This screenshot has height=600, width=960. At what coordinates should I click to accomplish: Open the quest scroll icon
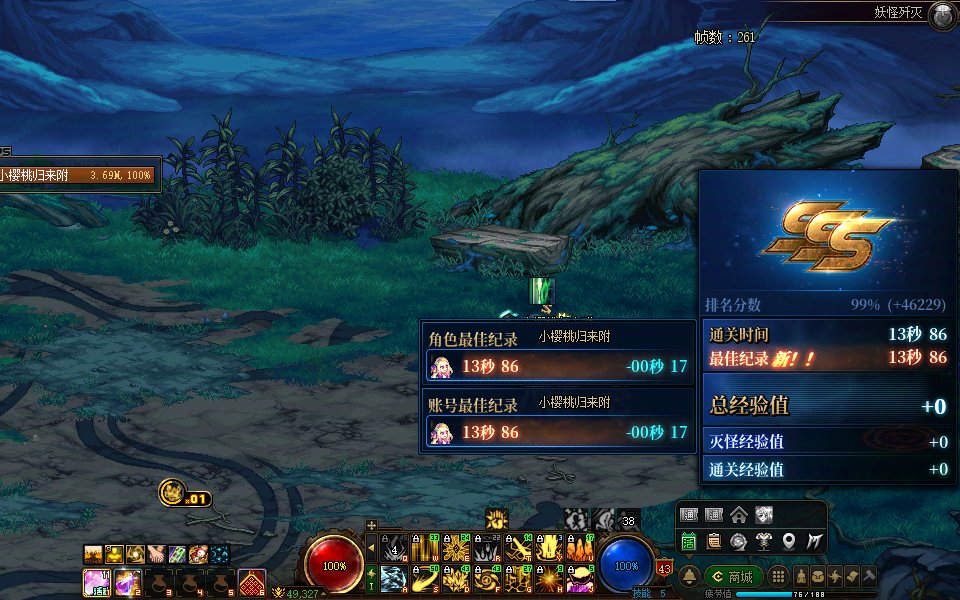tap(713, 541)
